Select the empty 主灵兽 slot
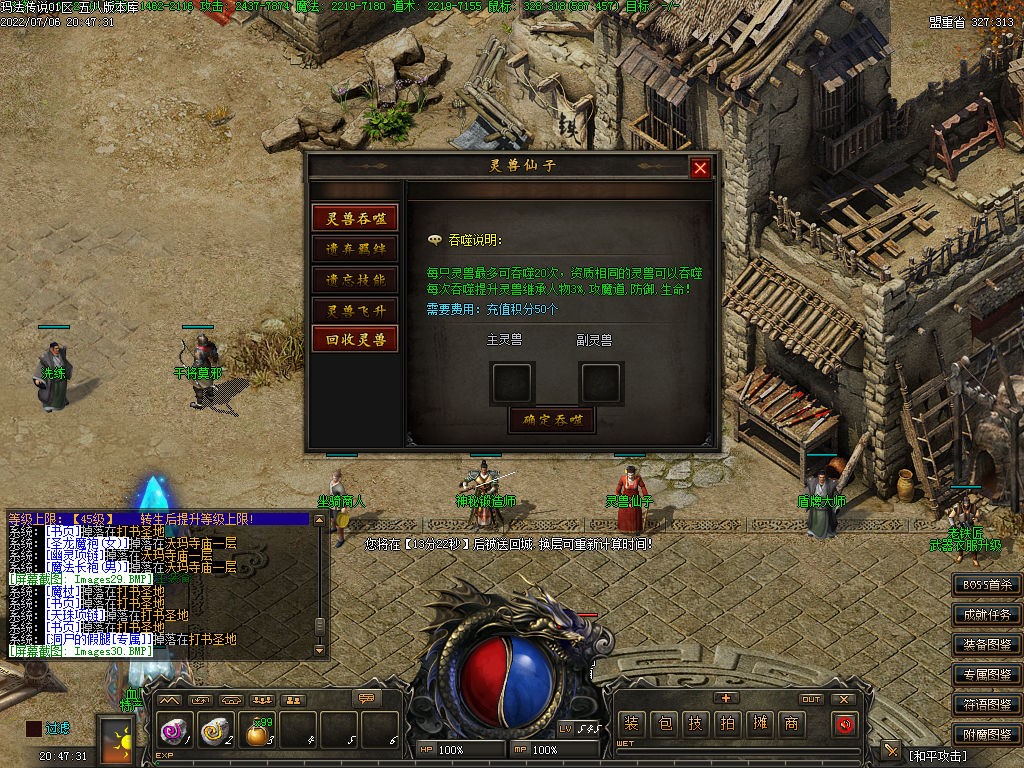Viewport: 1024px width, 768px height. (512, 382)
